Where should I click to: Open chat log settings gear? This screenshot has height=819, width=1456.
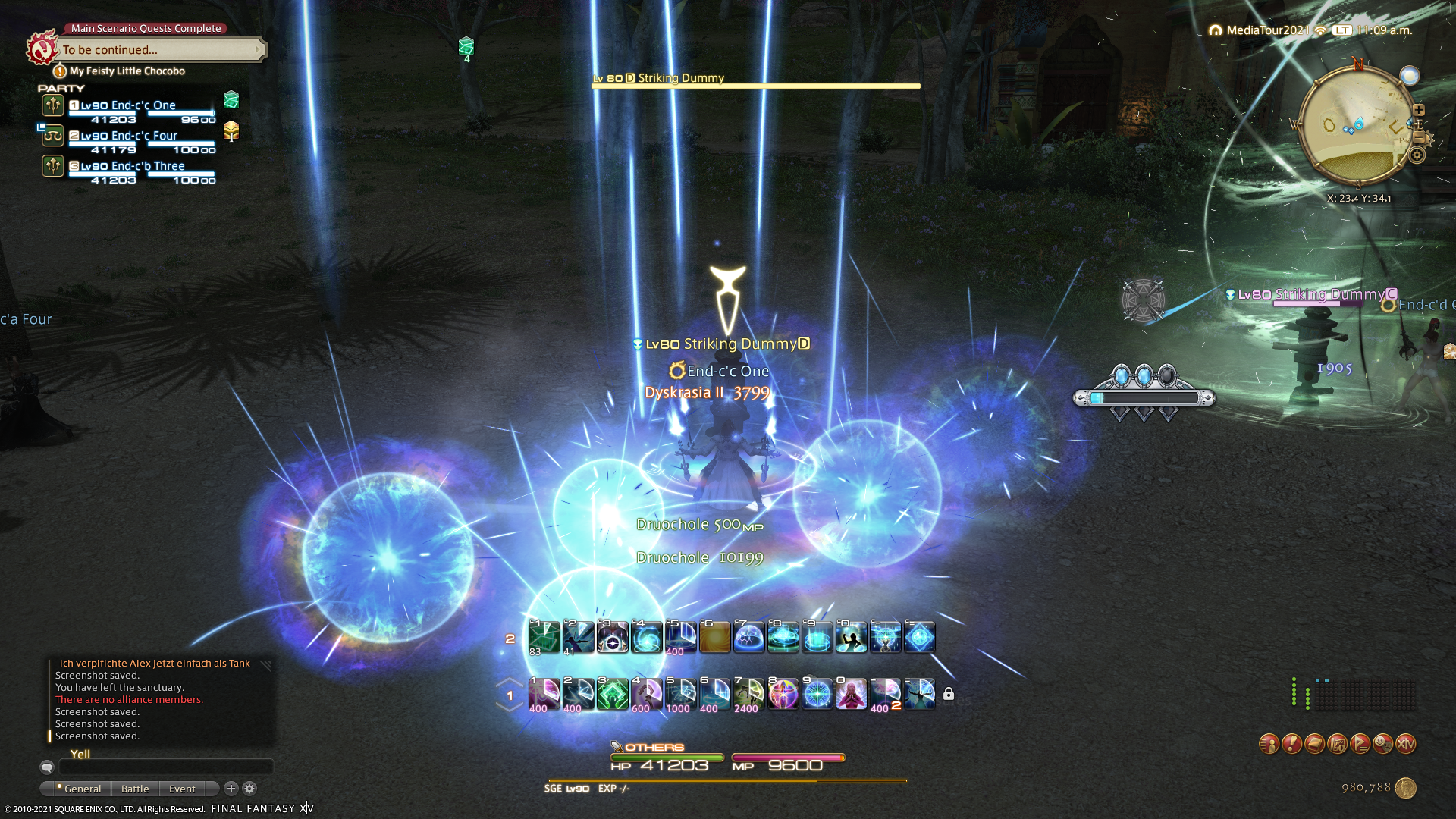(249, 789)
